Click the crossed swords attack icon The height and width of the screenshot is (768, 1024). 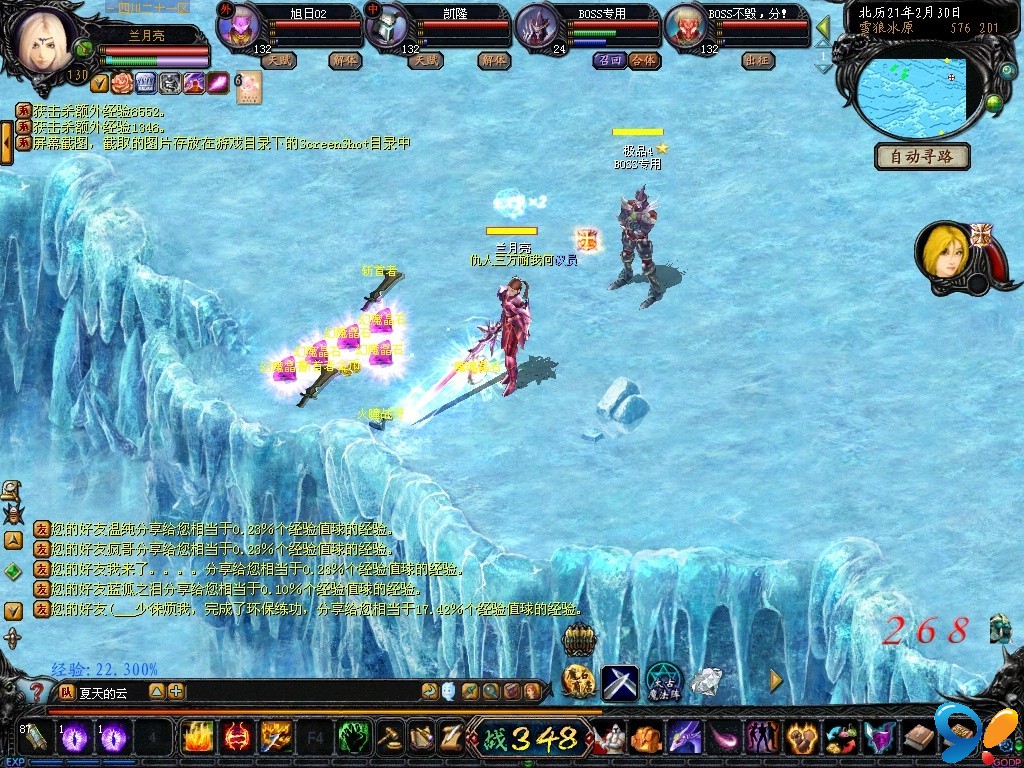(619, 682)
